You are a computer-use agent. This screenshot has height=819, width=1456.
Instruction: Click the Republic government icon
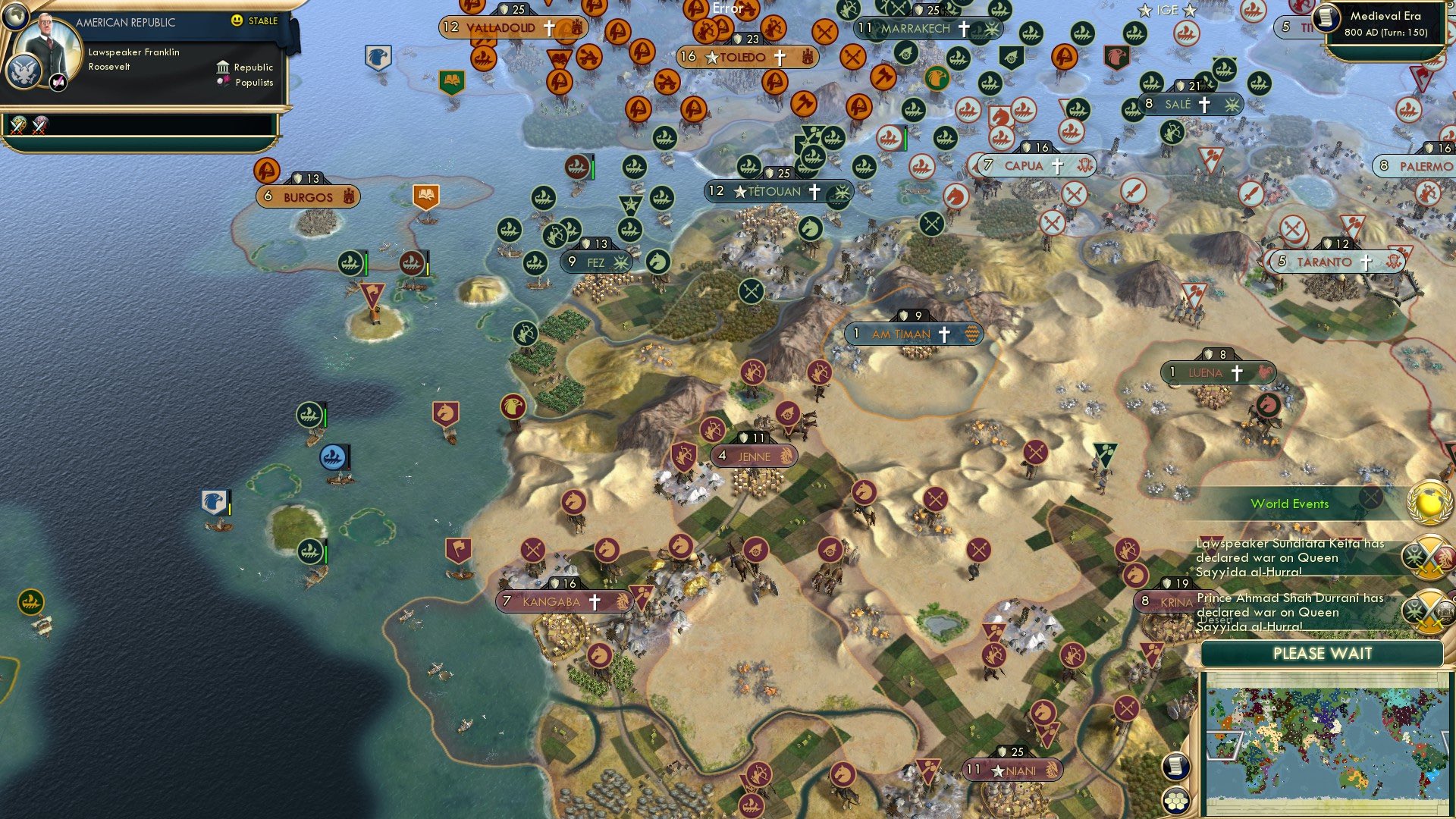click(224, 67)
